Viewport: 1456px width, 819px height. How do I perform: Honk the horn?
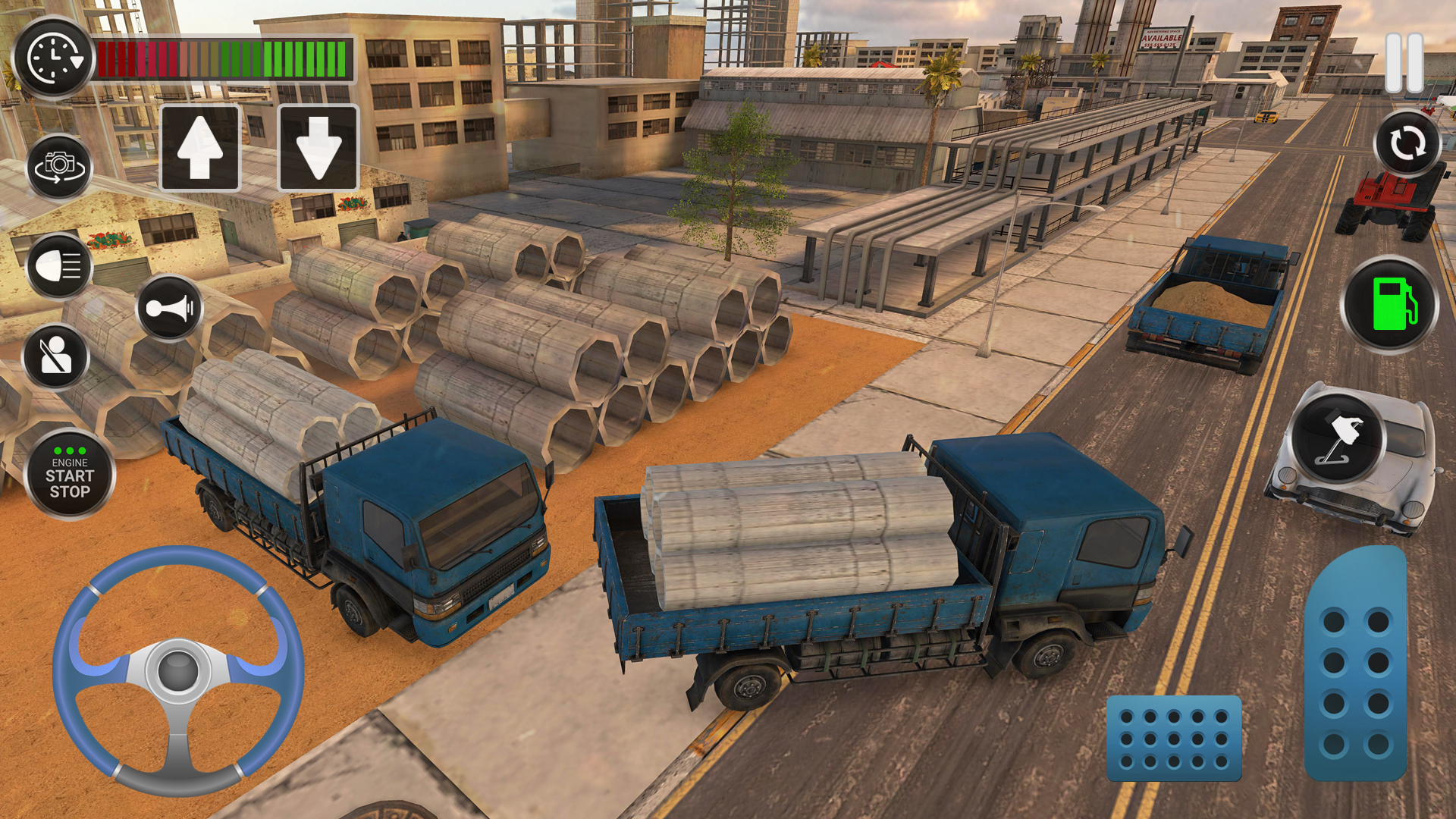pos(170,308)
